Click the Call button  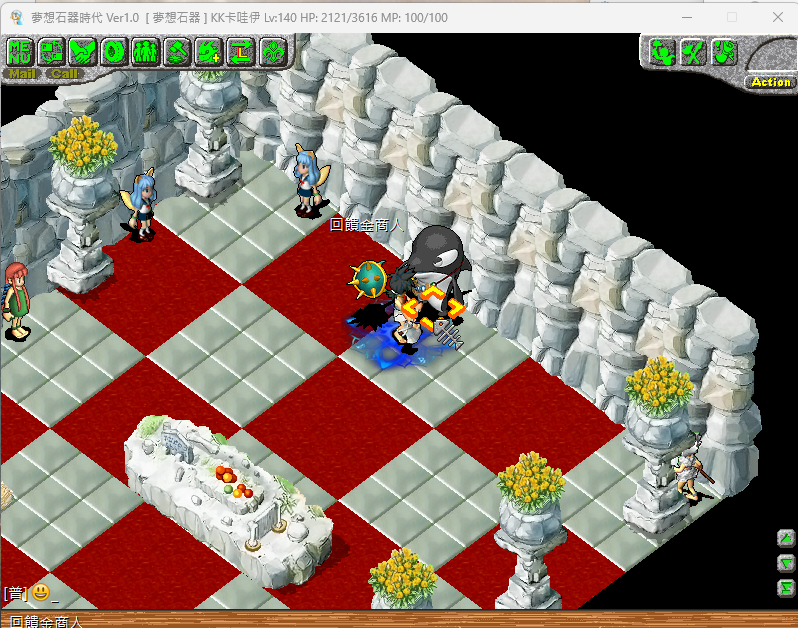(64, 73)
